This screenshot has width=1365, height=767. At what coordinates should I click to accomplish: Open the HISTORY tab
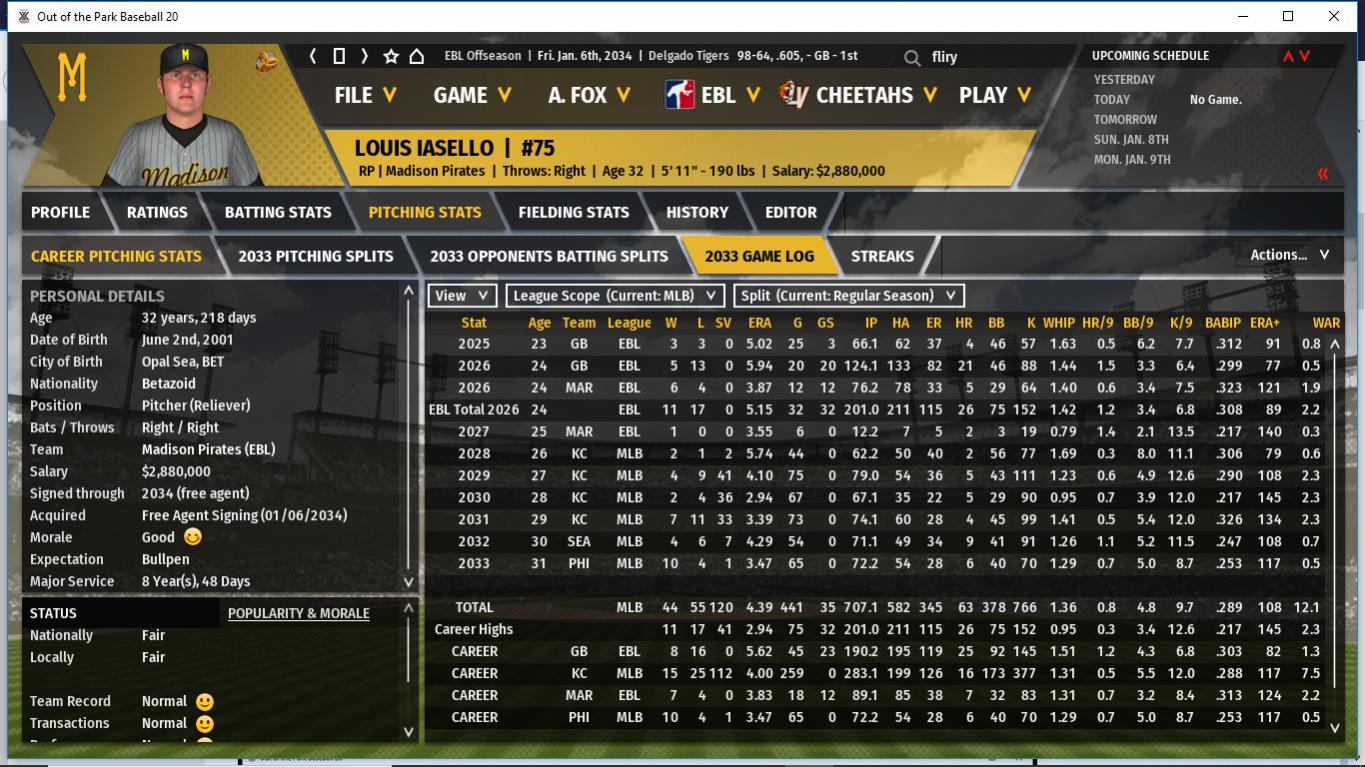tap(697, 212)
